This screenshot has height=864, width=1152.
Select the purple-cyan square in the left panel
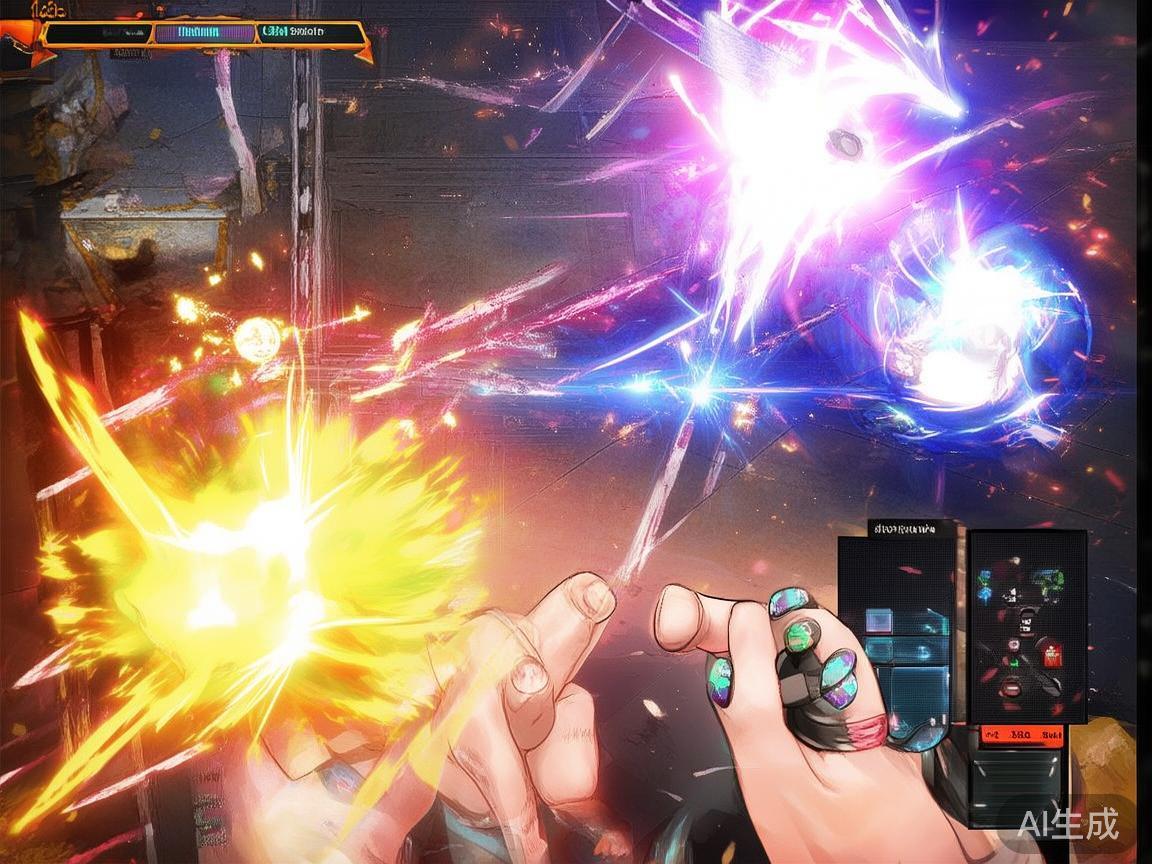[x=878, y=621]
